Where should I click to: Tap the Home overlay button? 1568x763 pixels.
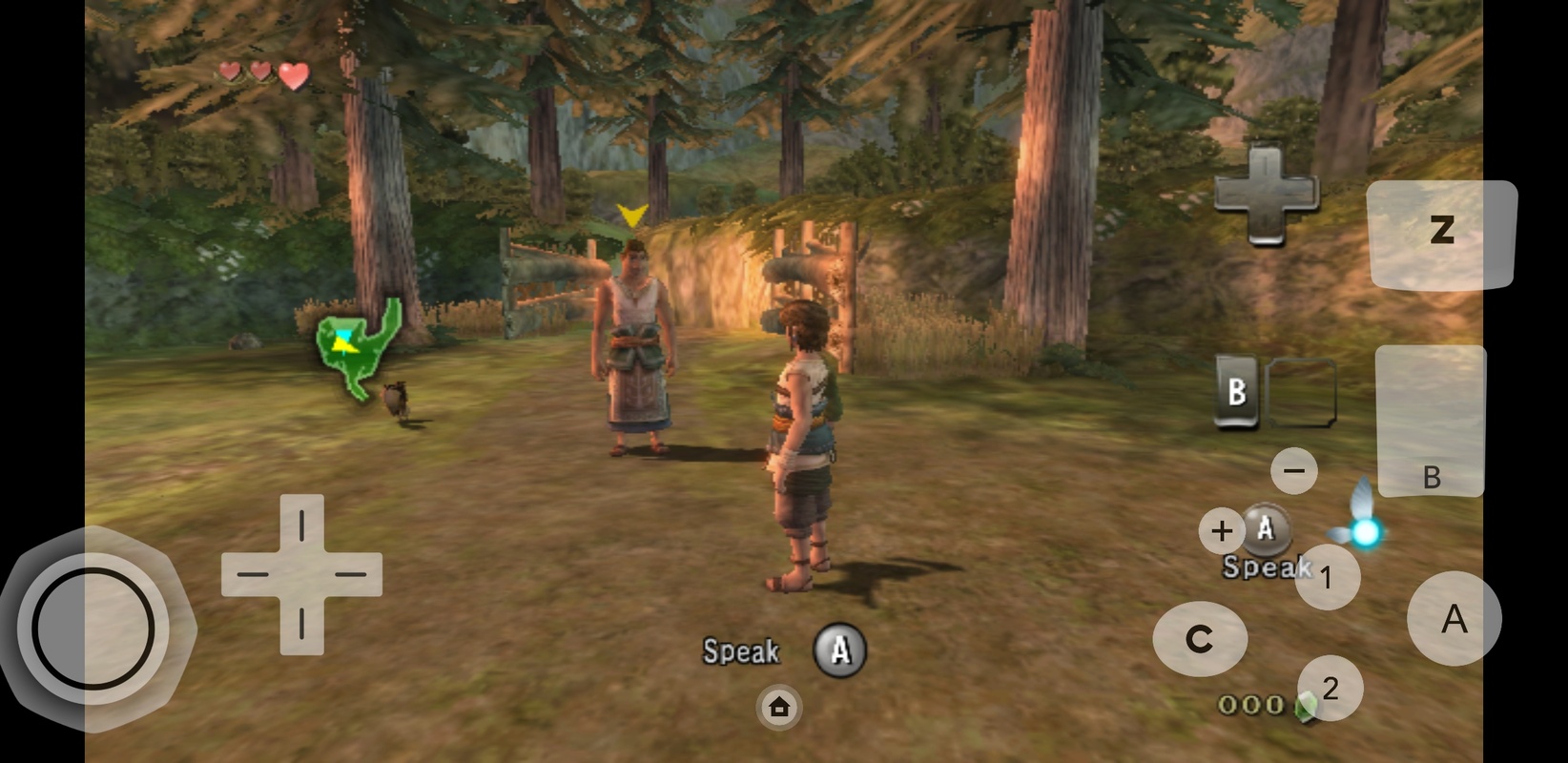(779, 708)
